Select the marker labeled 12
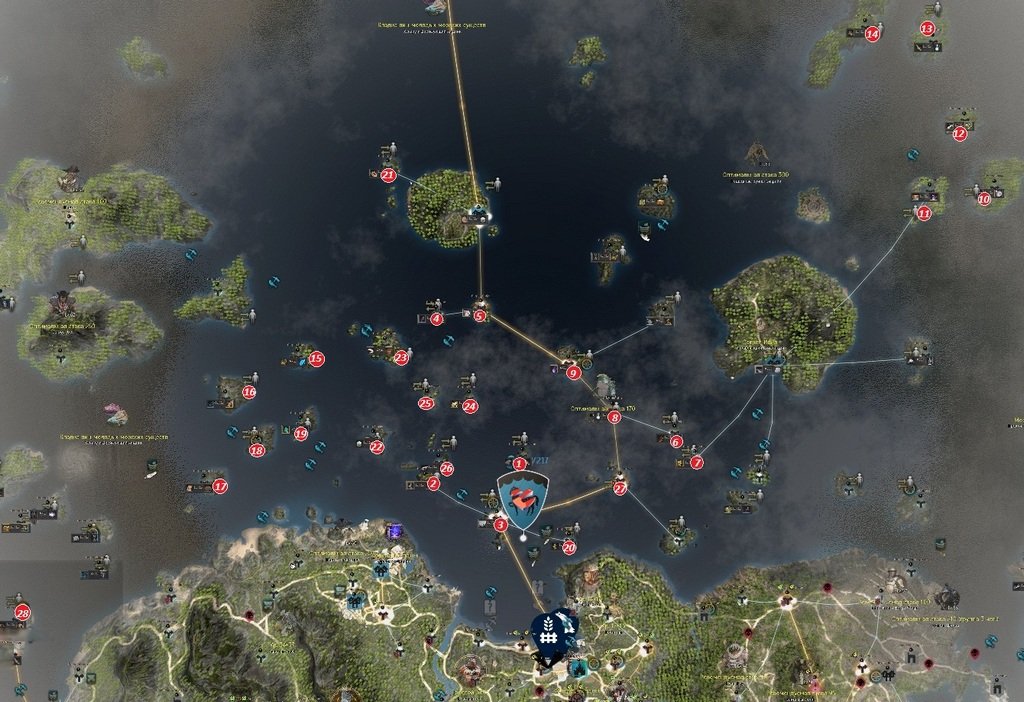 pyautogui.click(x=960, y=133)
